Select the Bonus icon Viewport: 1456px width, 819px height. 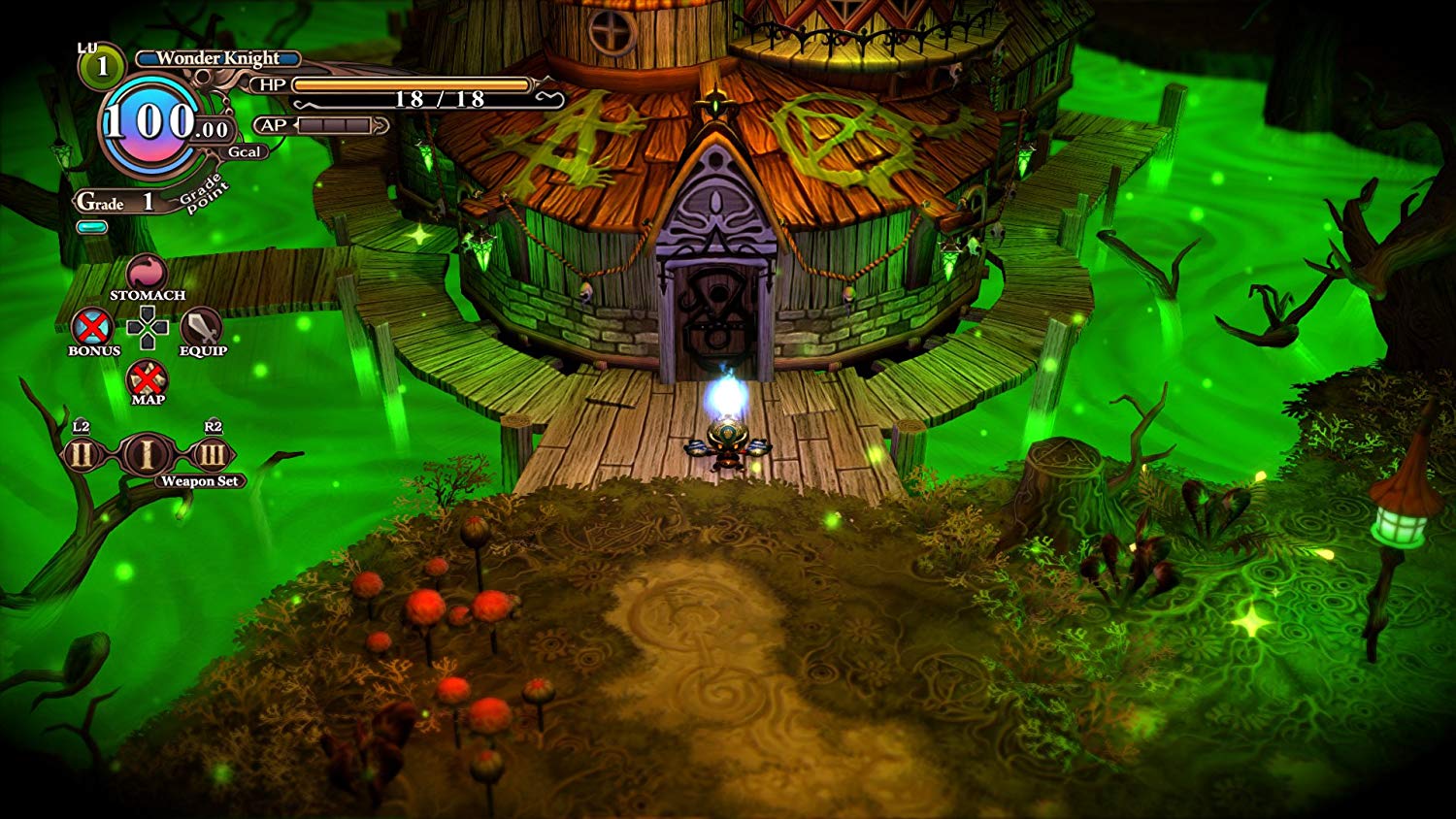click(x=93, y=327)
